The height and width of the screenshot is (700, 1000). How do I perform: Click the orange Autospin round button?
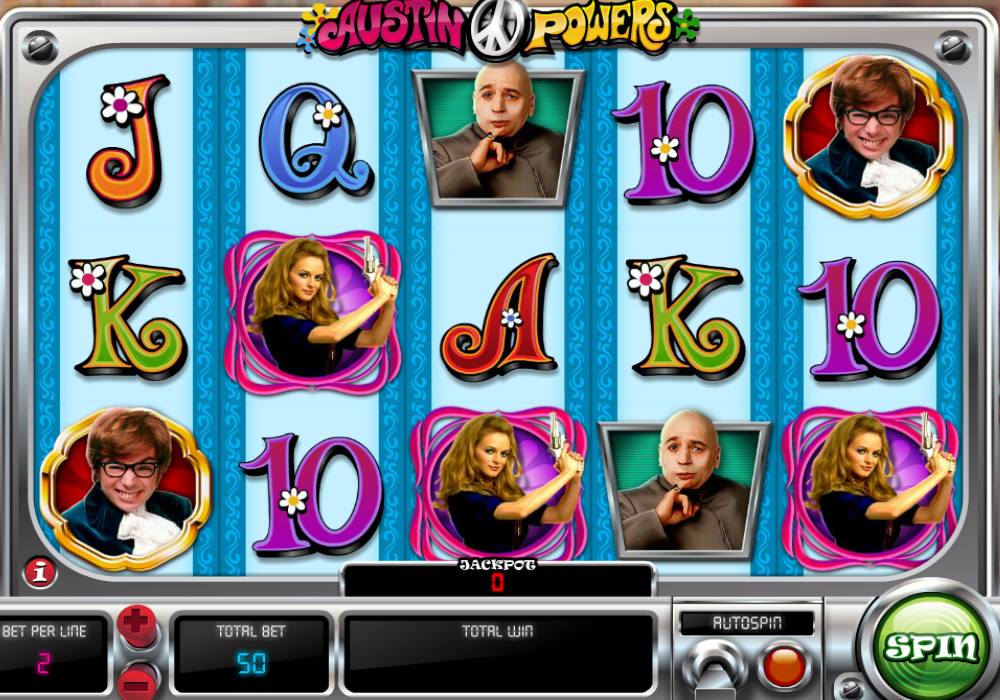(783, 666)
